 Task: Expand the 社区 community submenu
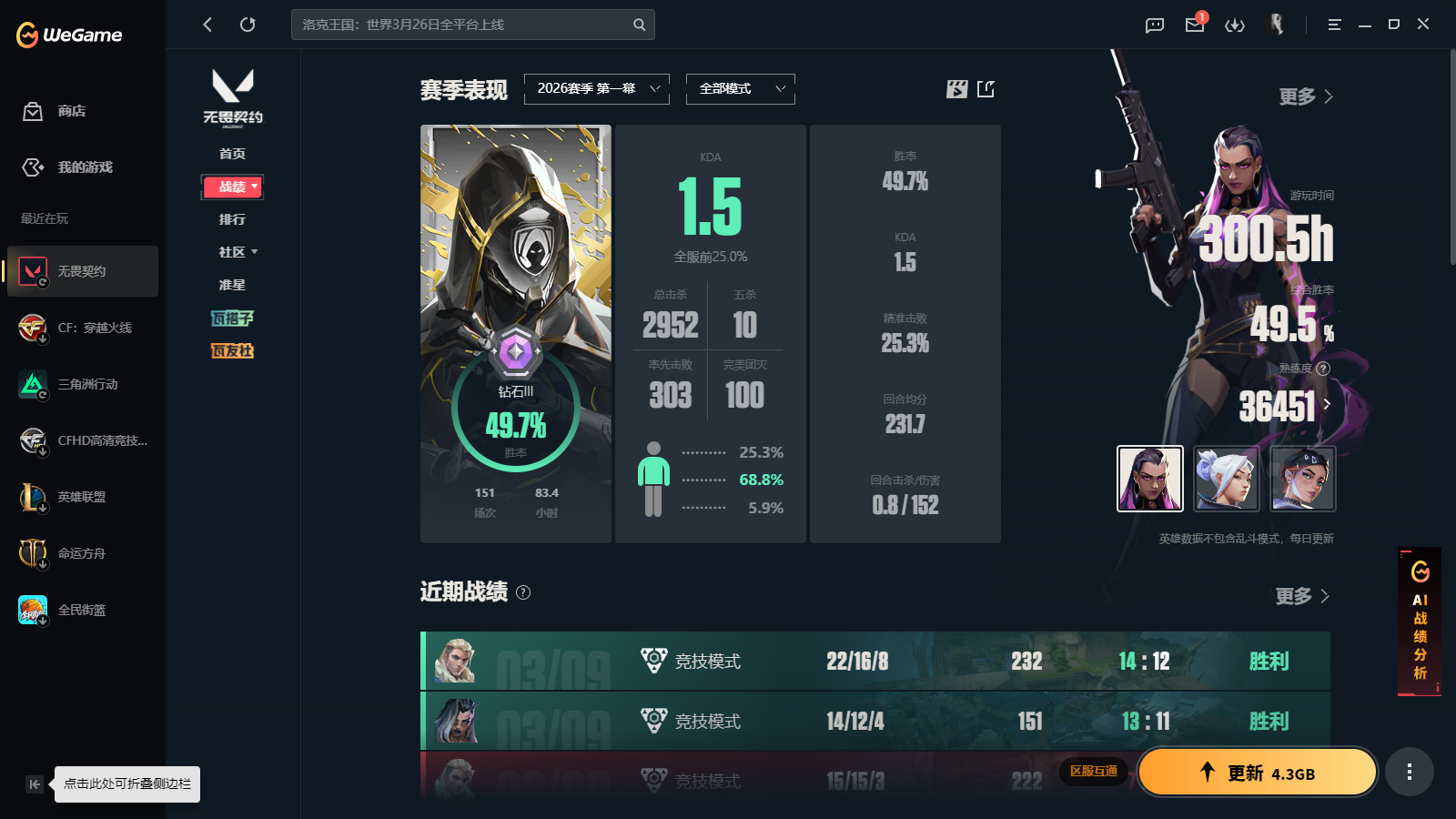pos(233,251)
